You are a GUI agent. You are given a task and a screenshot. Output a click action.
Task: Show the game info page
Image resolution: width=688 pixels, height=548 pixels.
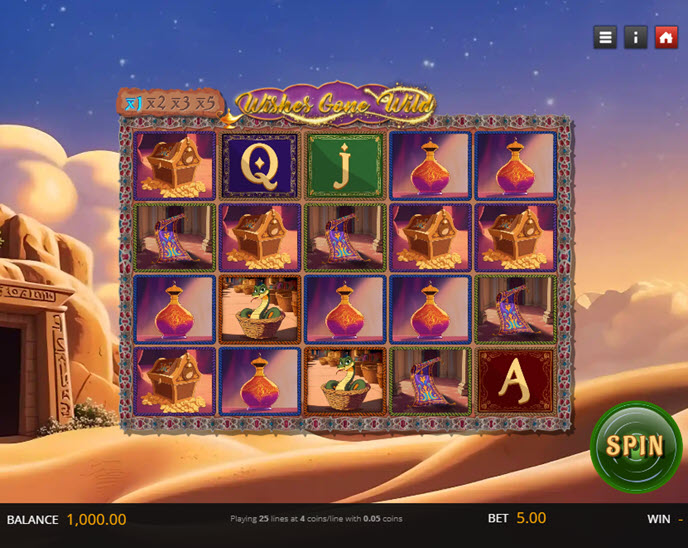tap(635, 37)
